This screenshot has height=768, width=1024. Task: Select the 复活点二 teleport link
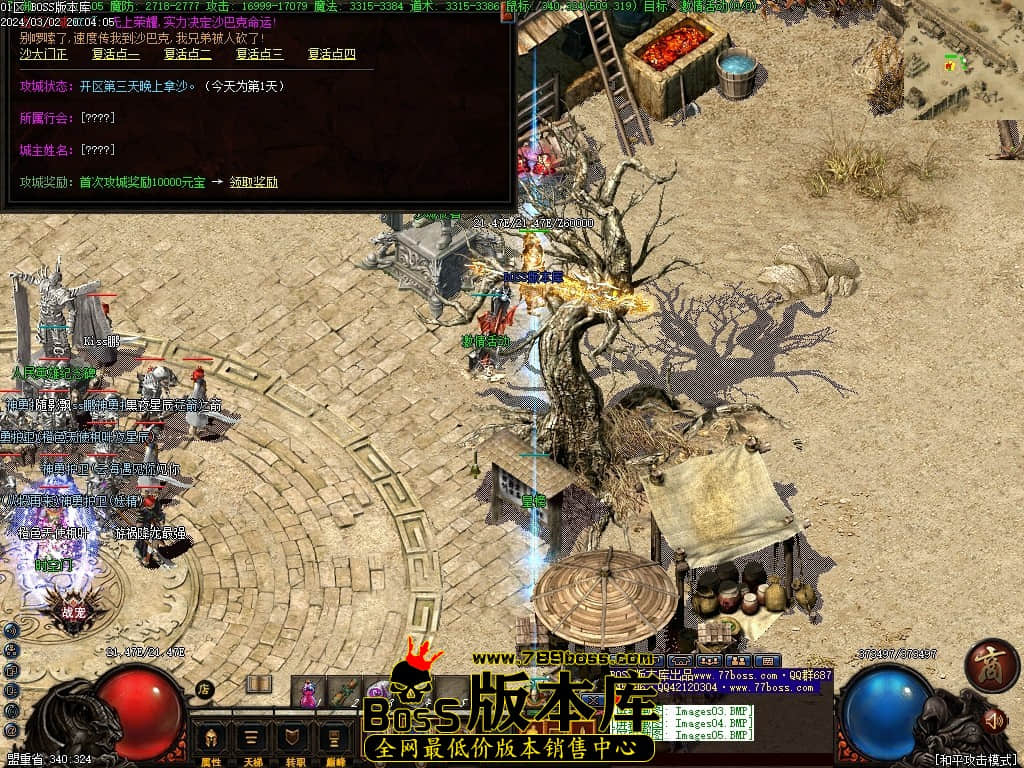point(187,54)
